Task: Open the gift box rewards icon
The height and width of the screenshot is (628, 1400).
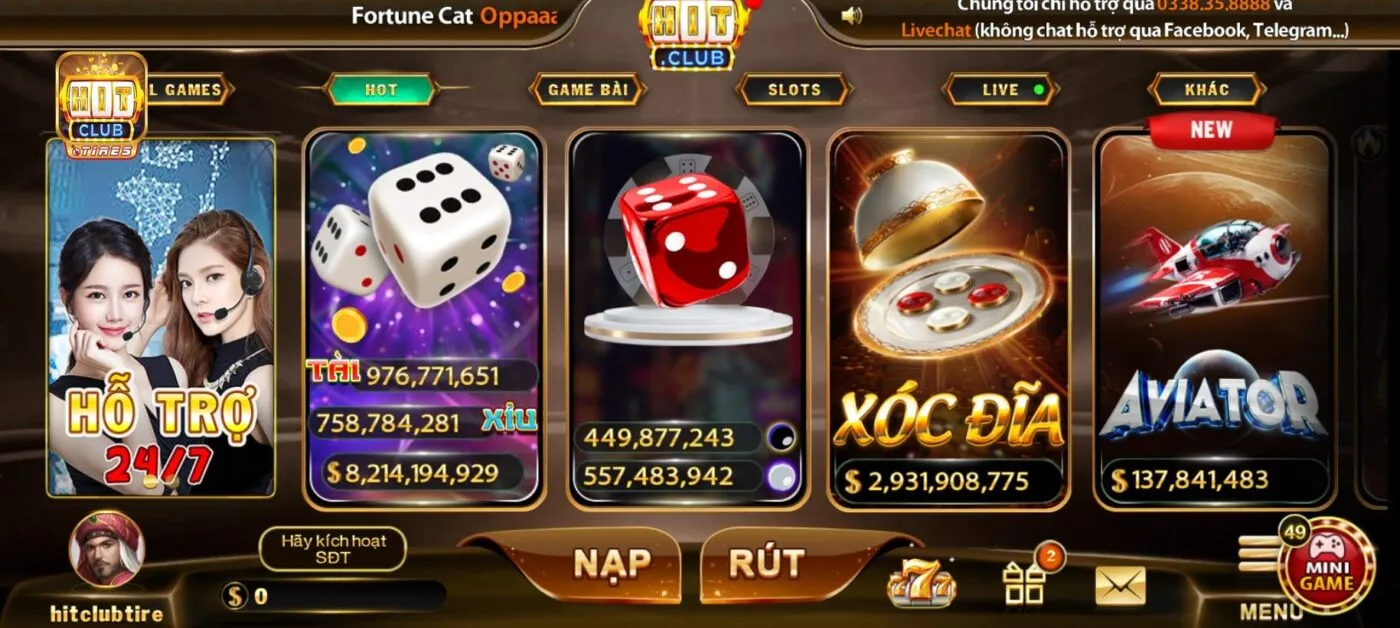Action: [x=1024, y=584]
